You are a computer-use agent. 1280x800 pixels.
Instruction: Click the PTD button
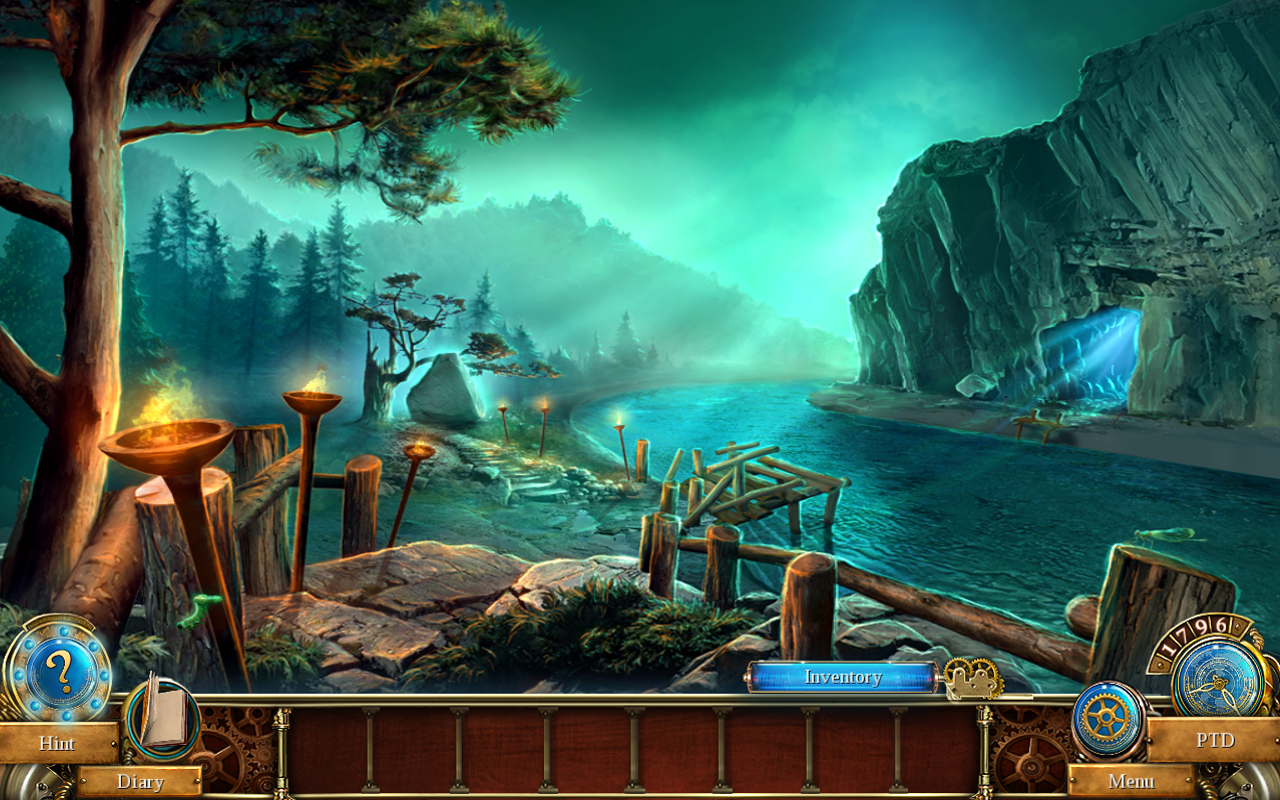click(x=1216, y=740)
